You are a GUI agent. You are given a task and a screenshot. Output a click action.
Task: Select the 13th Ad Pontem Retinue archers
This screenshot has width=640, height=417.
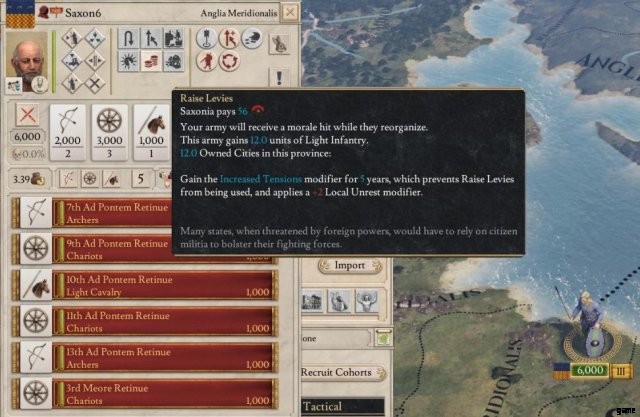(140, 356)
